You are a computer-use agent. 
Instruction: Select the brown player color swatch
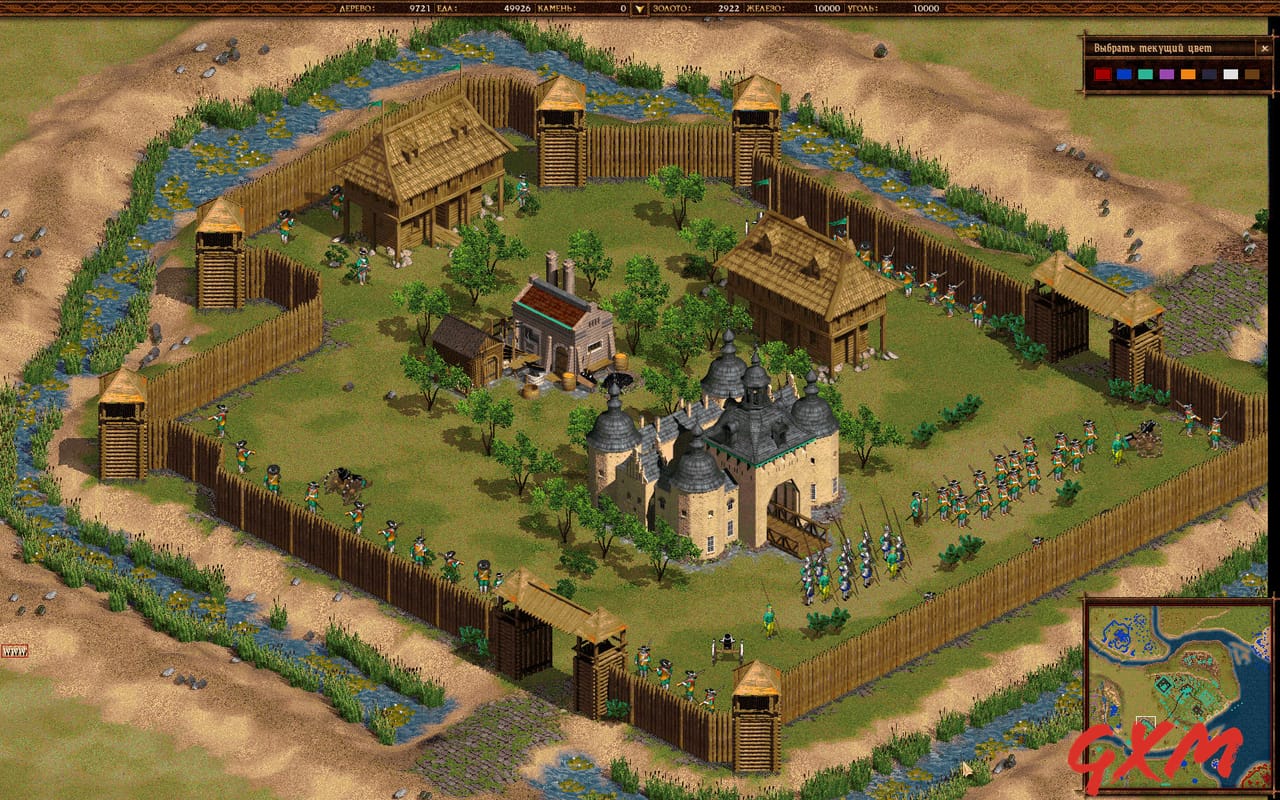1253,74
